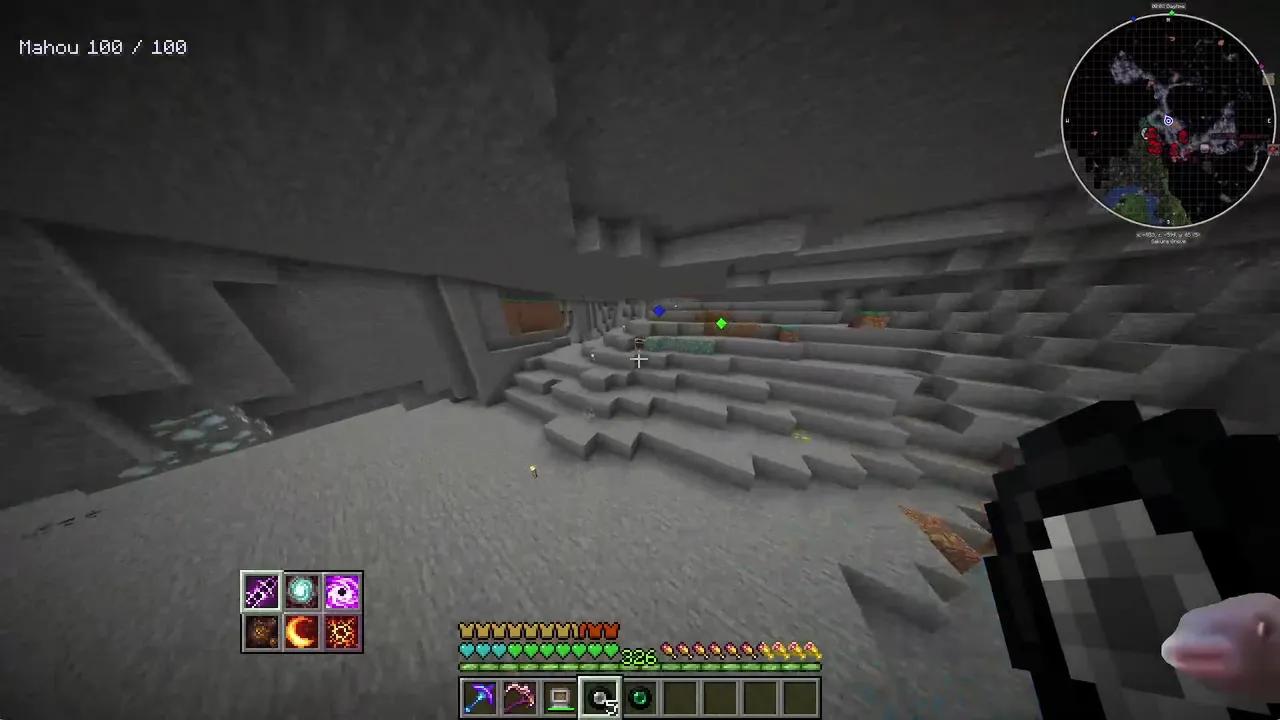Click the selected ender pearl stack
The height and width of the screenshot is (720, 1280).
point(600,697)
